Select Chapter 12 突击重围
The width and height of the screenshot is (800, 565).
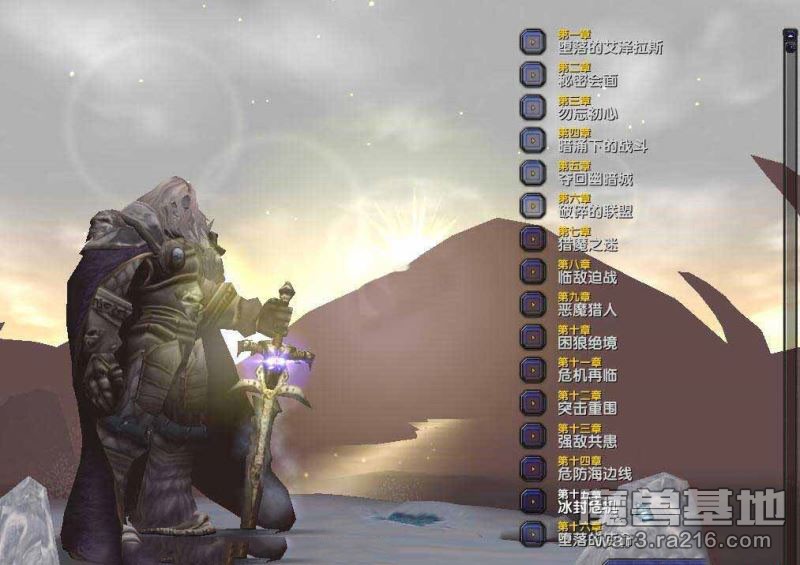[534, 402]
